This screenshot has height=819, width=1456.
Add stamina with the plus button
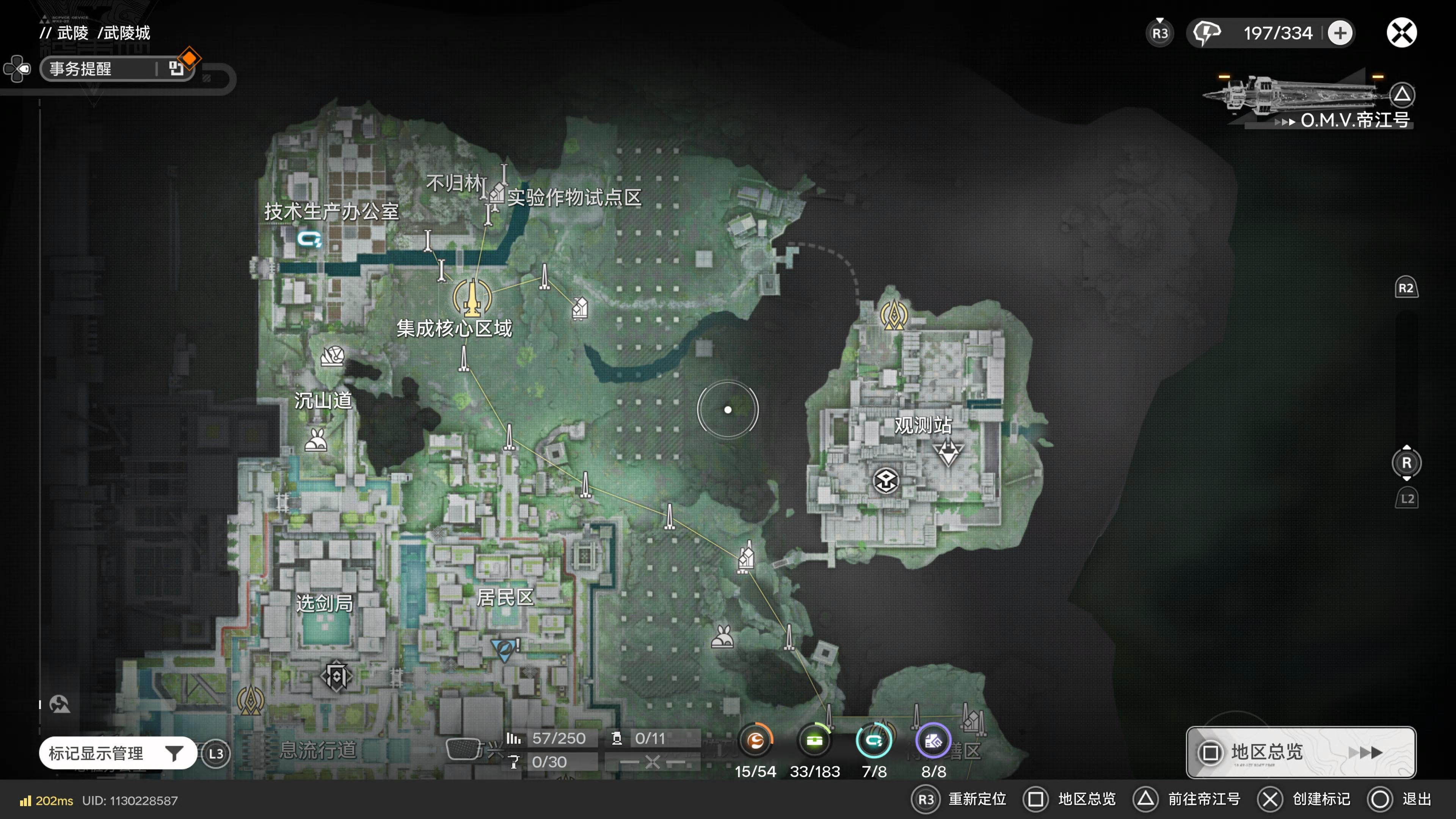coord(1340,33)
